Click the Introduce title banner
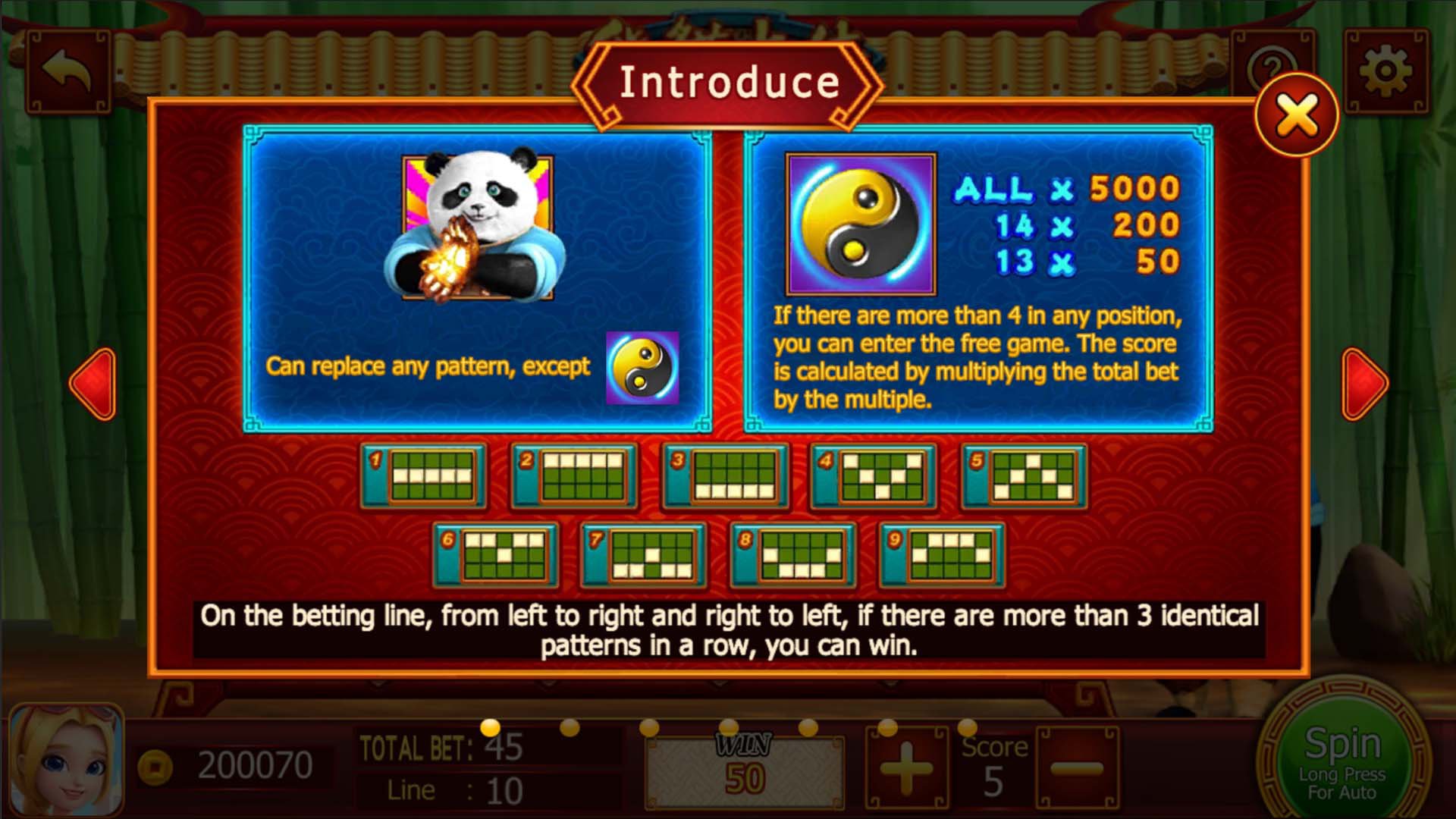The image size is (1456, 819). click(x=728, y=82)
